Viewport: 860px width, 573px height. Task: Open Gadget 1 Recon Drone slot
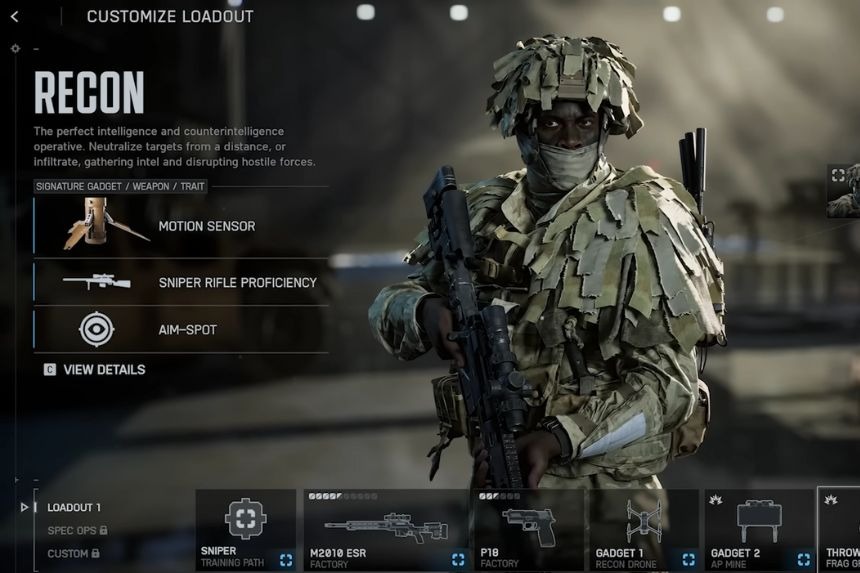(643, 530)
